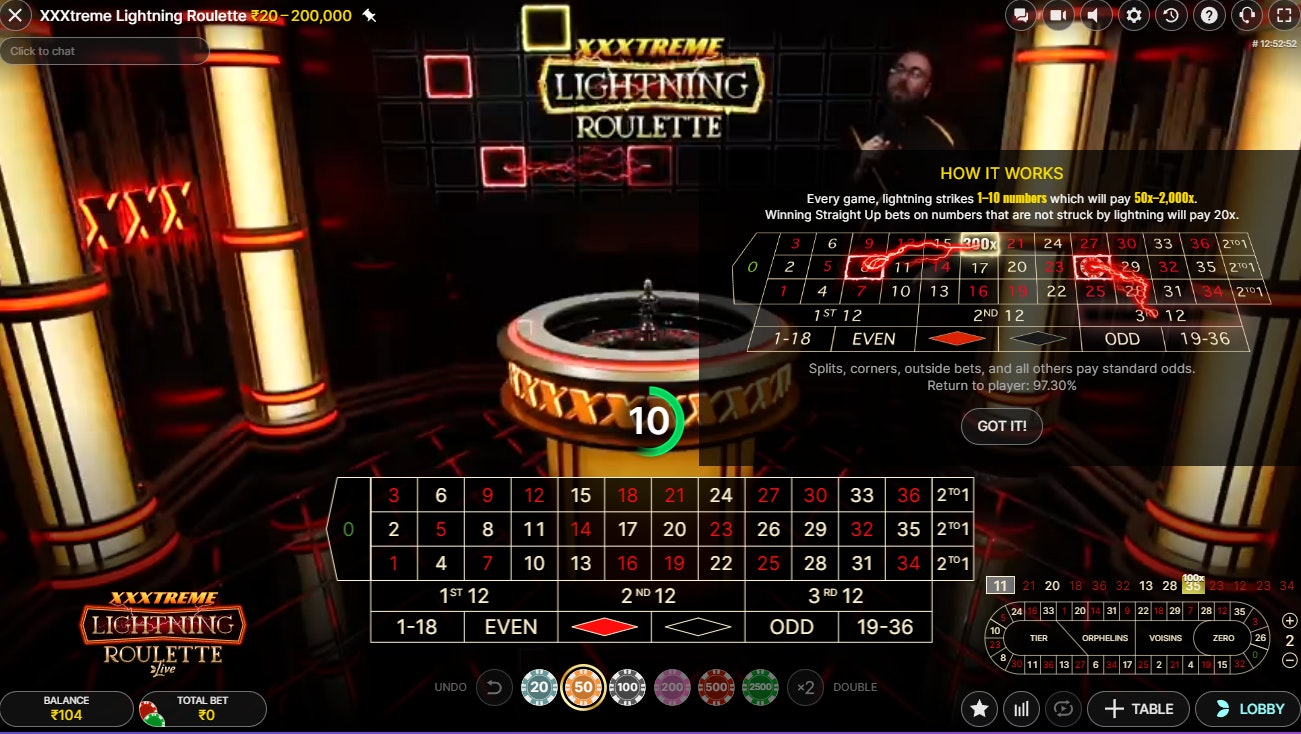Mute the game sound
Viewport: 1301px width, 734px height.
(x=1096, y=15)
